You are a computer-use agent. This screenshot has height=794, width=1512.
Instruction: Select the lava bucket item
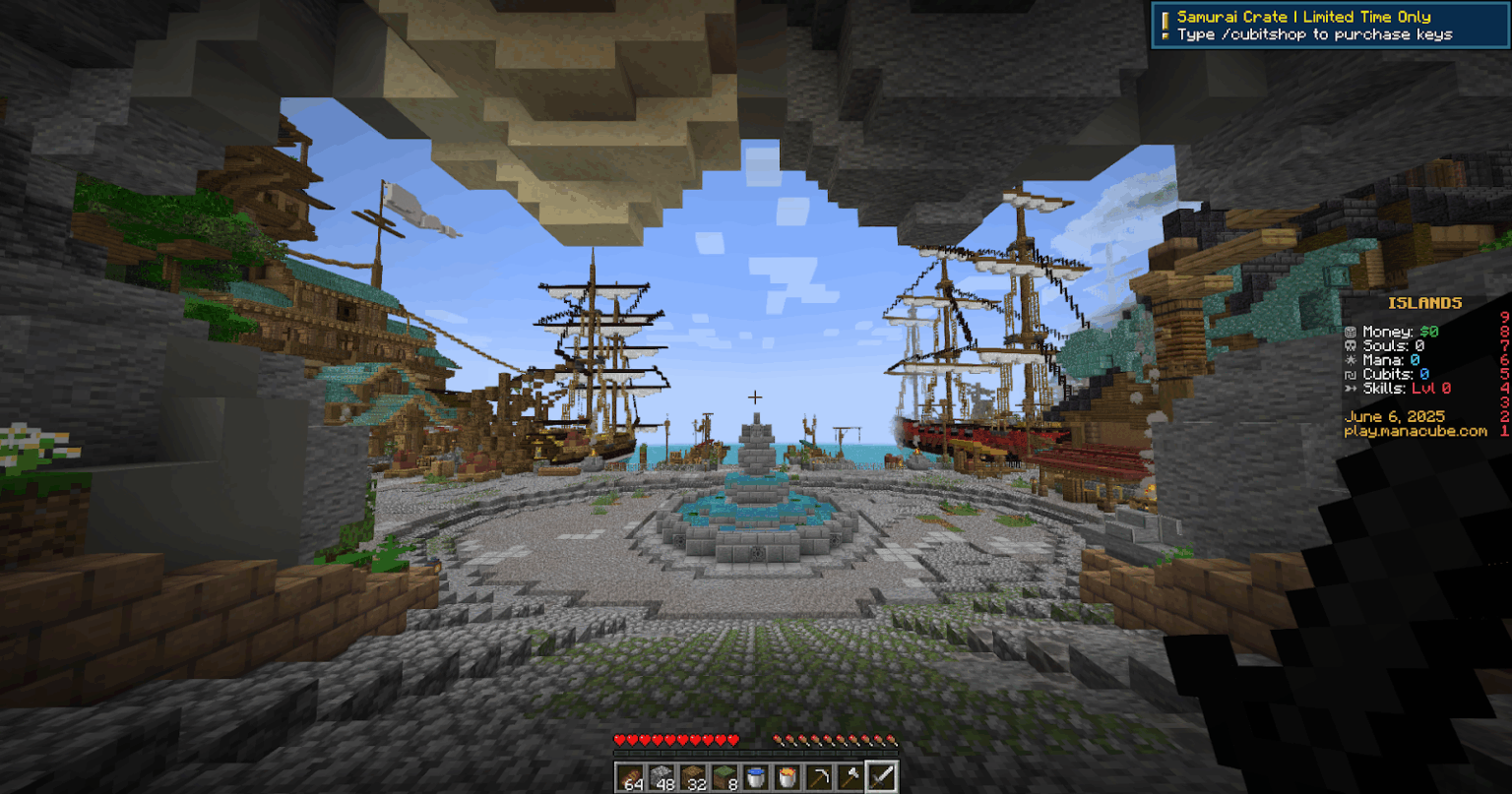click(787, 777)
